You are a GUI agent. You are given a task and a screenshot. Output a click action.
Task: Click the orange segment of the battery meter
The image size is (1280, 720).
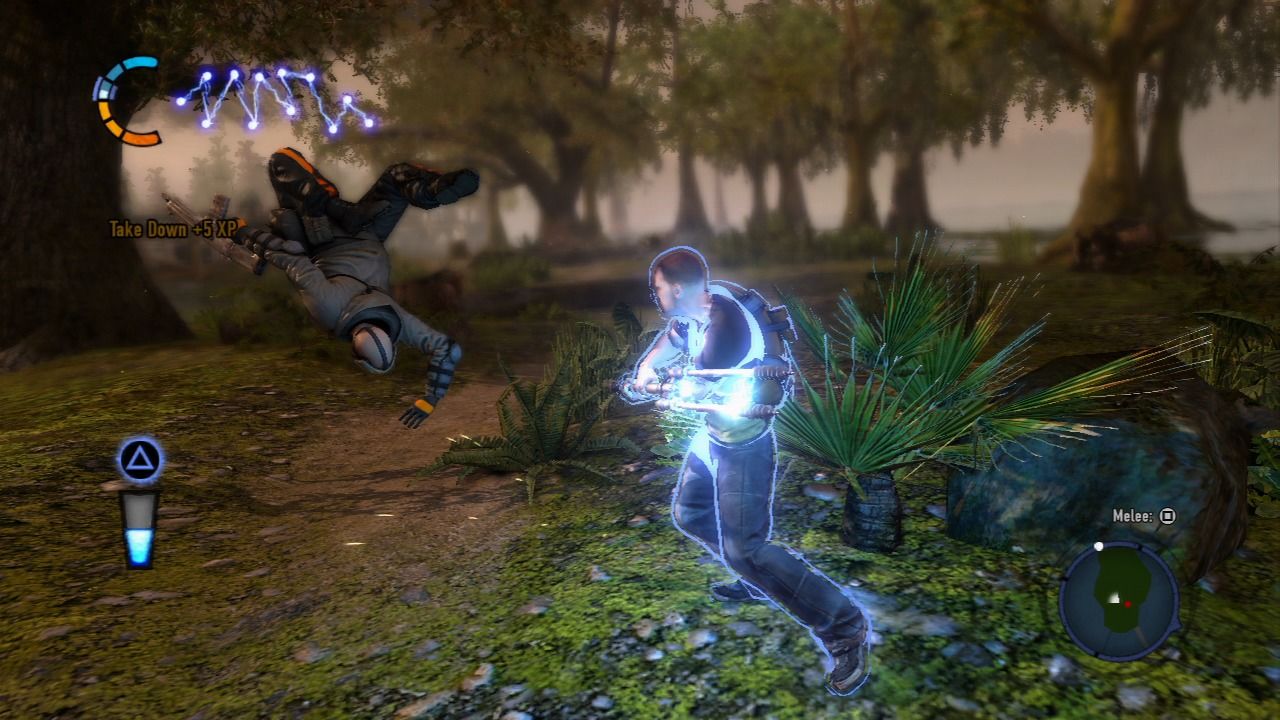[x=139, y=136]
